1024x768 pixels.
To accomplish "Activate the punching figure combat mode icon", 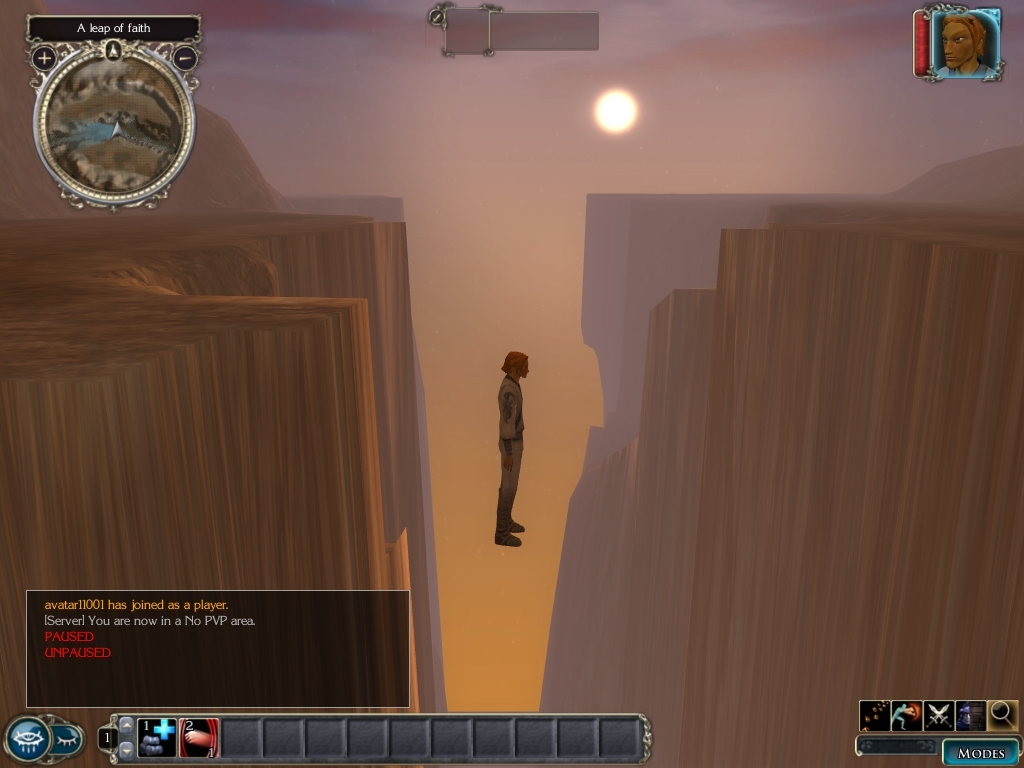I will [x=907, y=715].
